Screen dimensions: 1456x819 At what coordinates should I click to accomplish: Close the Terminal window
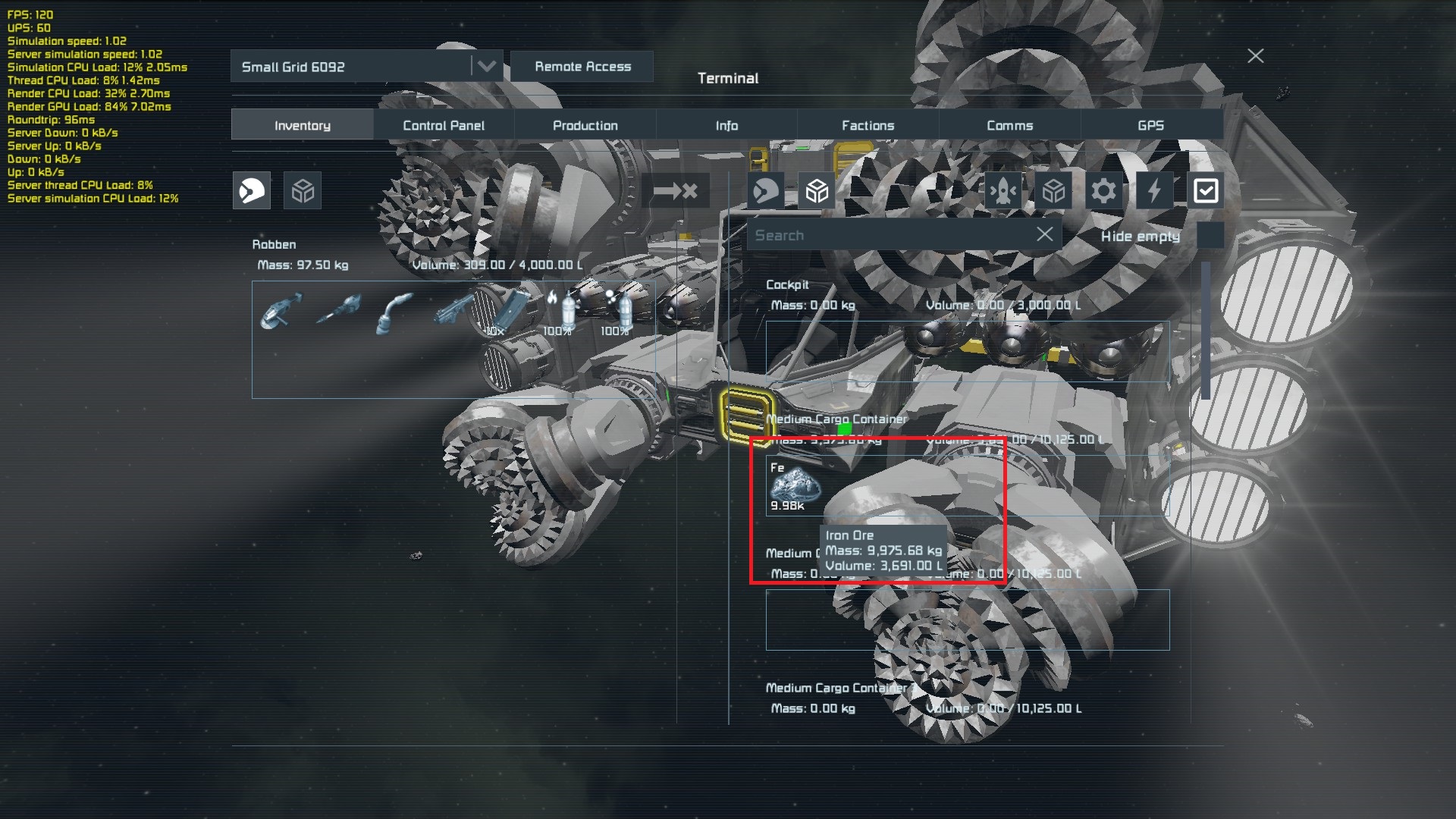tap(1256, 56)
